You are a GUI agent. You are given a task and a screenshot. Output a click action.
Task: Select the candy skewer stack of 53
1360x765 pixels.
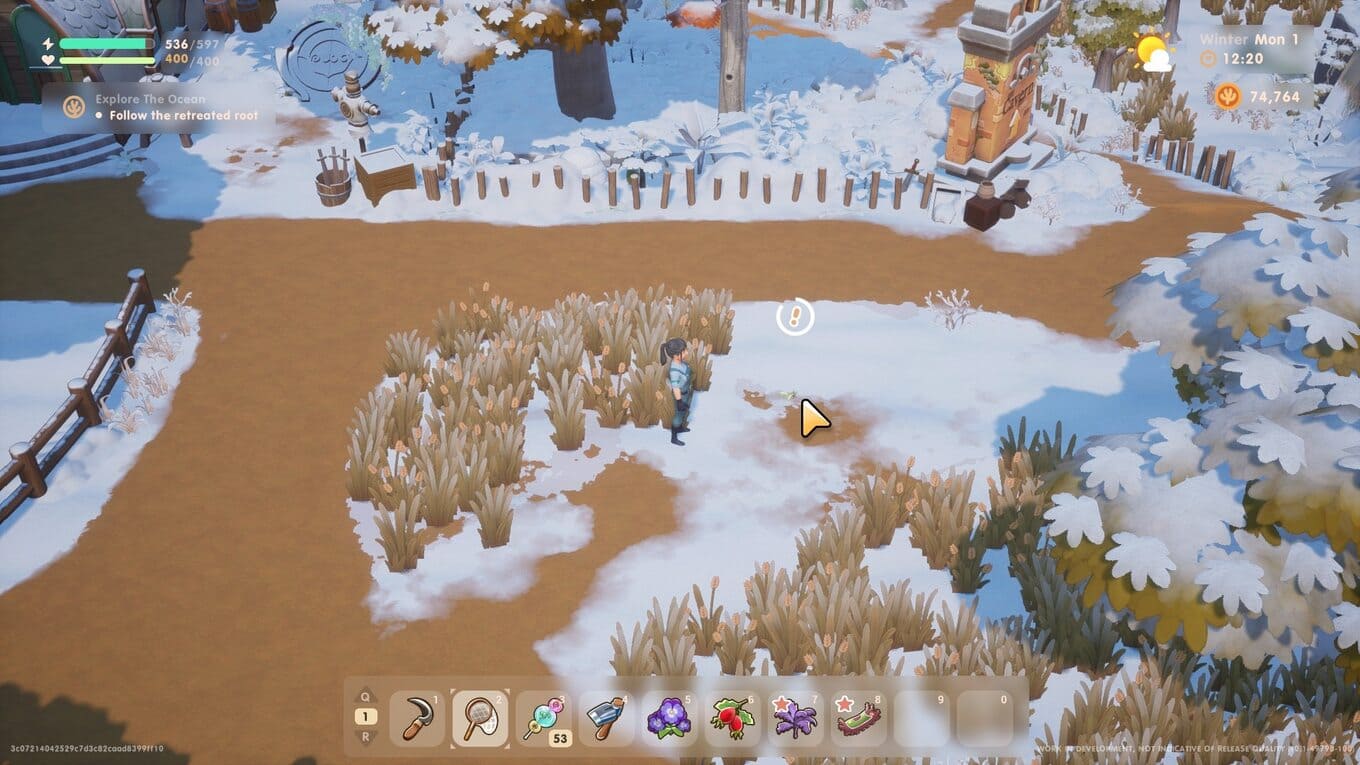(543, 718)
